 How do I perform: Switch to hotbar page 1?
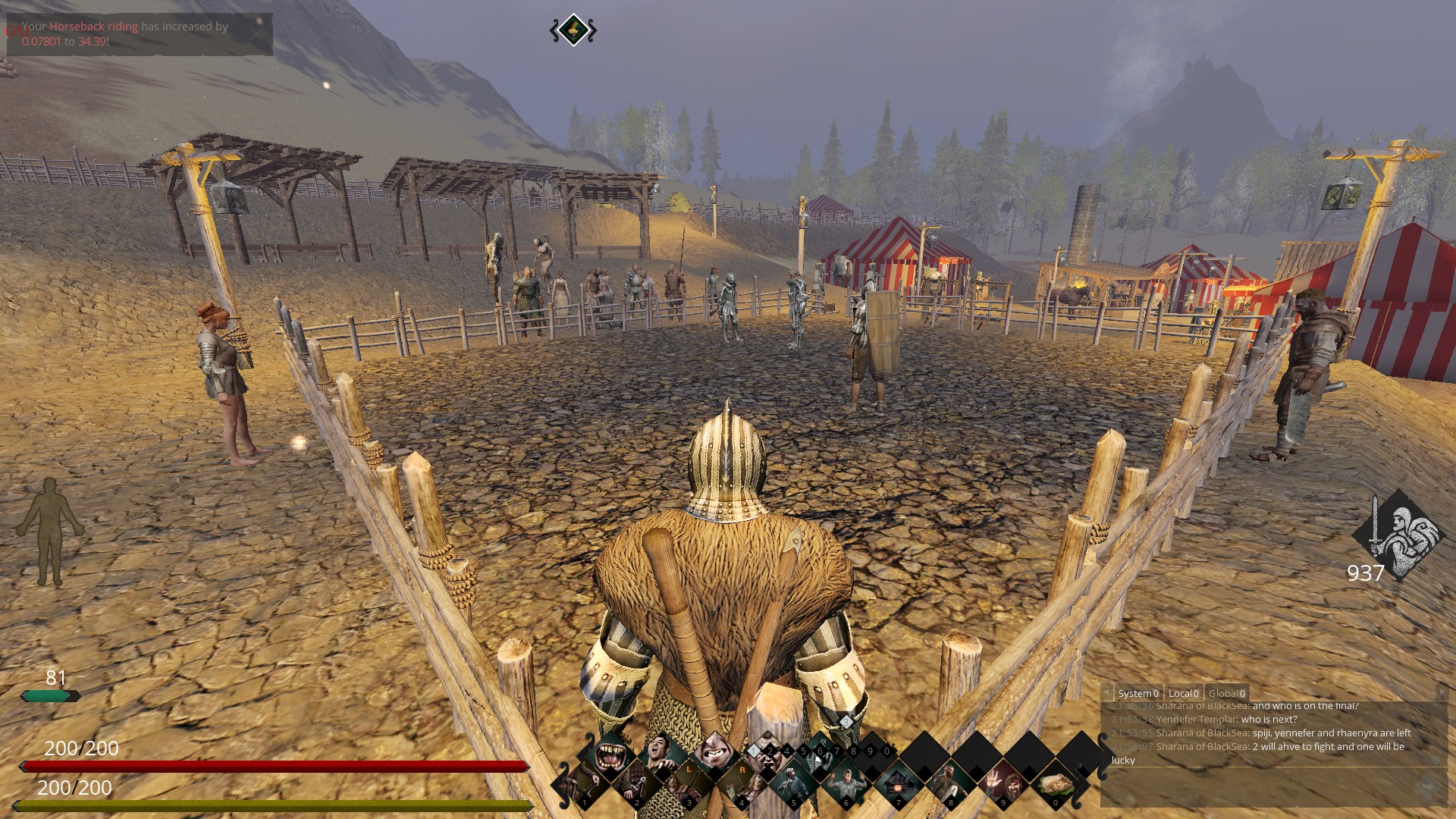754,752
